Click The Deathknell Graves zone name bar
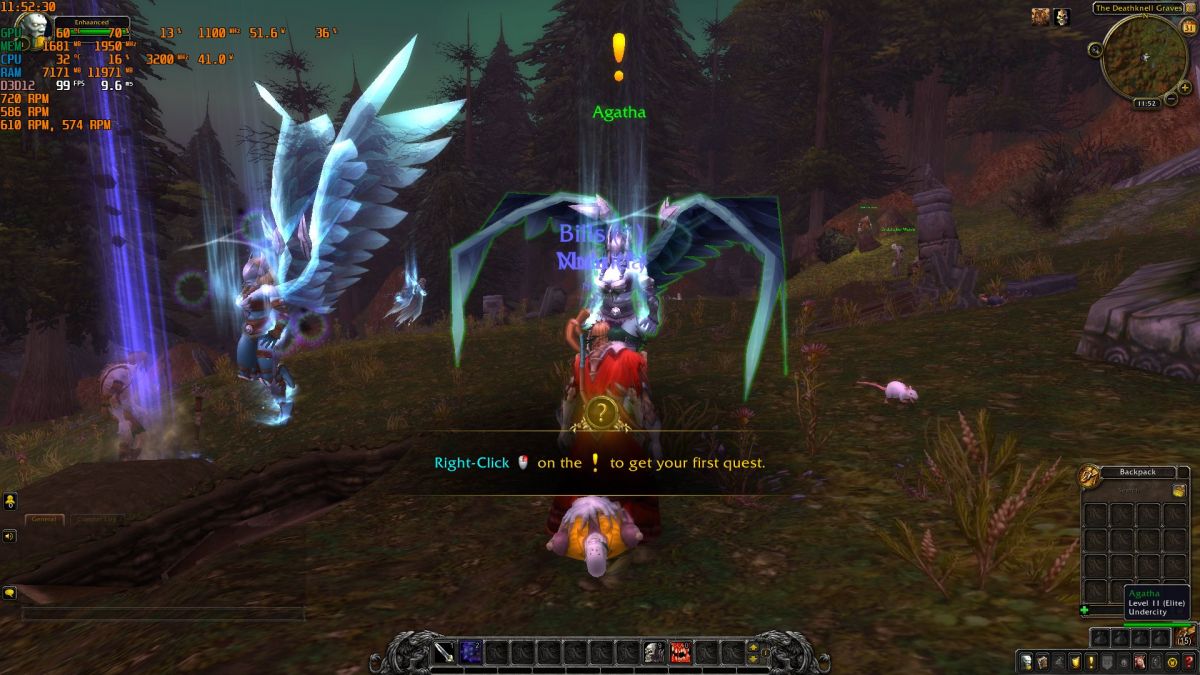 (x=1137, y=8)
